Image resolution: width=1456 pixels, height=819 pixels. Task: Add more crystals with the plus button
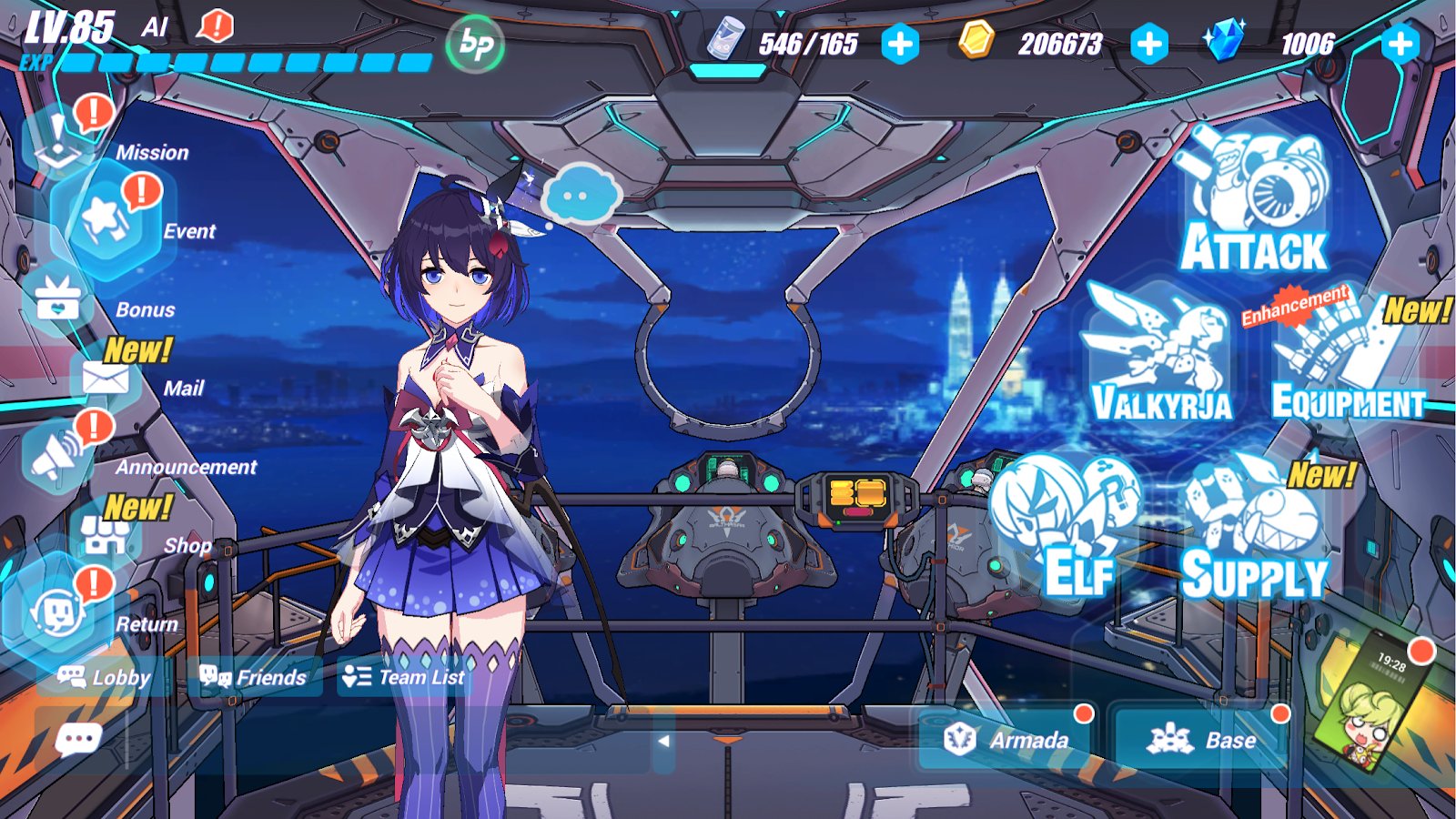1400,44
